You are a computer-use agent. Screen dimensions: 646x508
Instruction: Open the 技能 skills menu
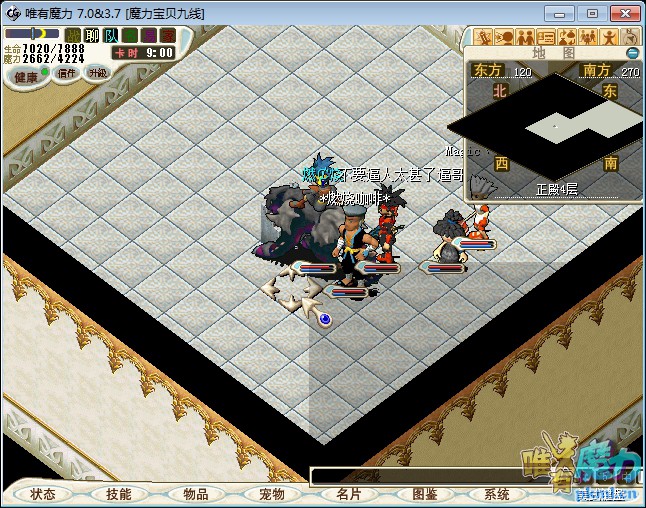pyautogui.click(x=119, y=494)
